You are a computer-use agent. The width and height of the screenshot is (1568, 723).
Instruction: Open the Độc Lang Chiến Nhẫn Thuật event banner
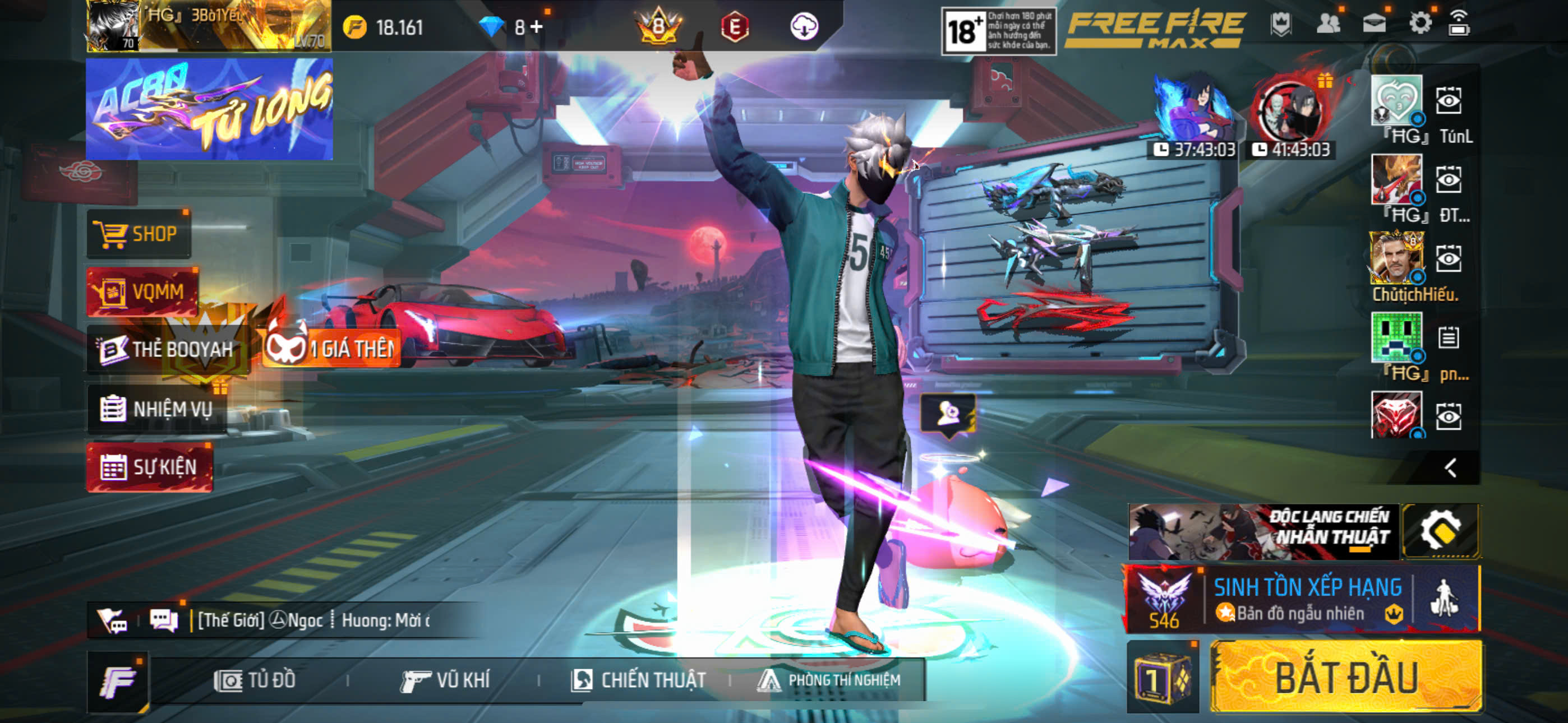click(1262, 531)
